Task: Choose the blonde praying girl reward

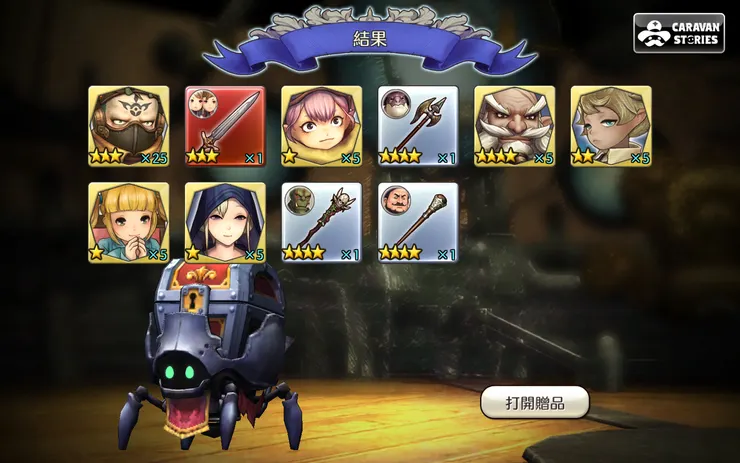Action: coord(128,222)
